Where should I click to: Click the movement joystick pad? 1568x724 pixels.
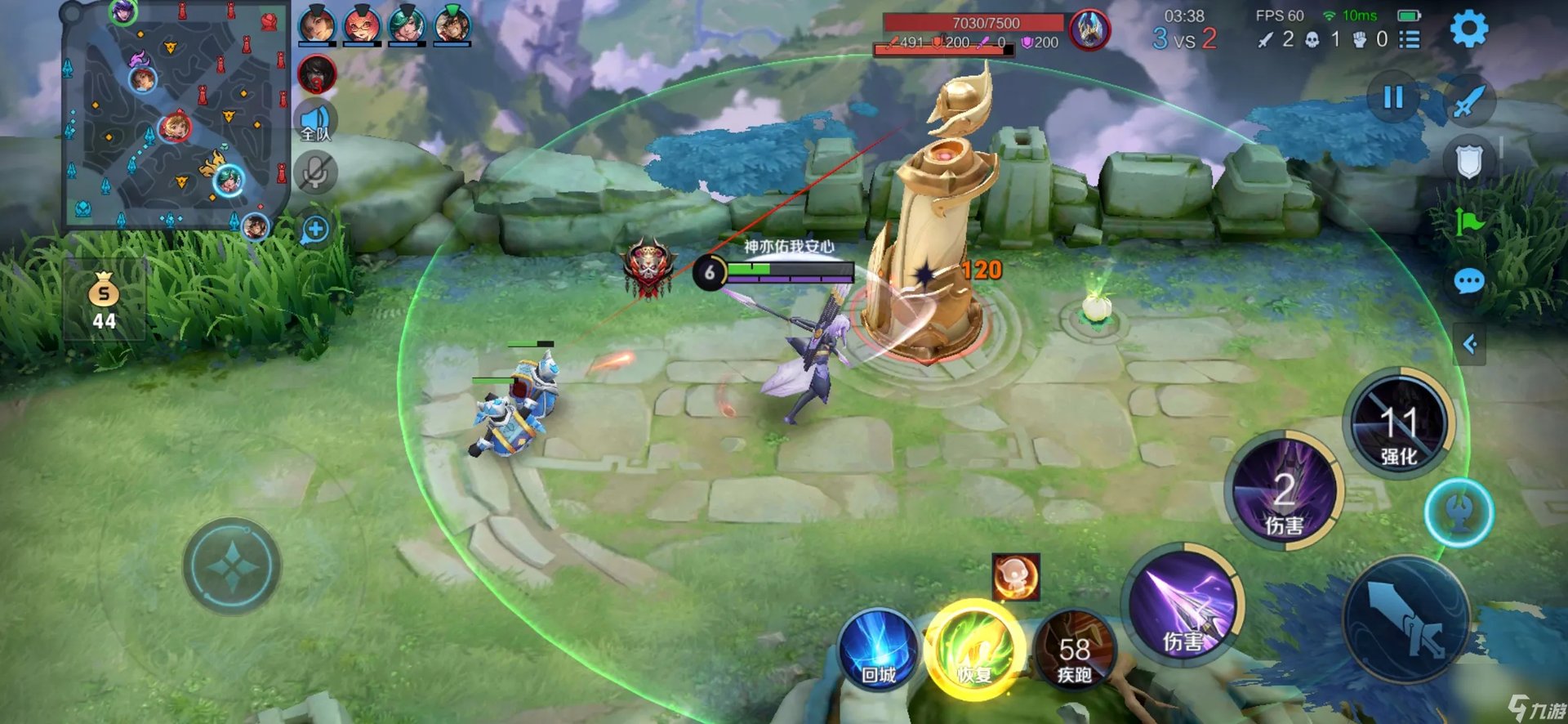[x=232, y=565]
